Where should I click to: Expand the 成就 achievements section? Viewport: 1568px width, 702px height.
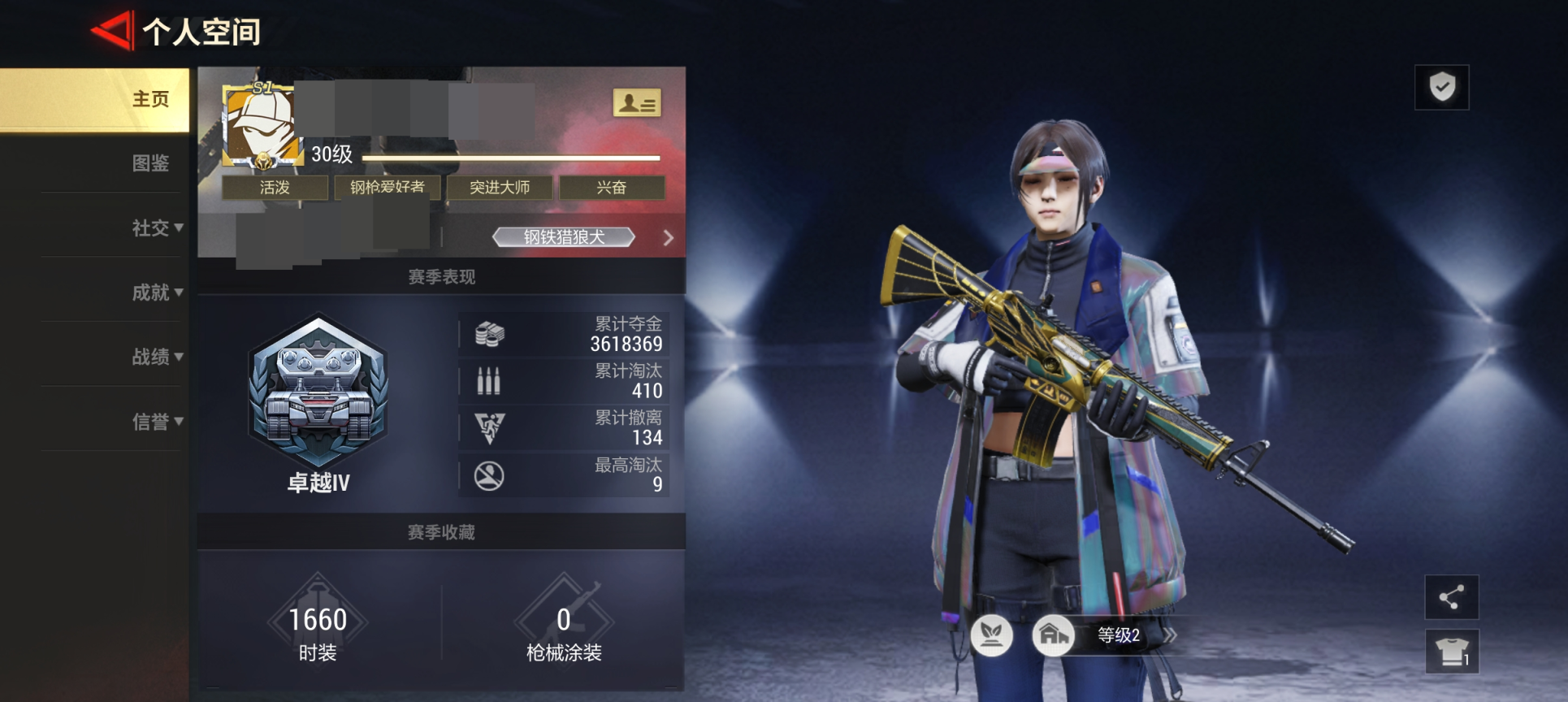(x=157, y=292)
